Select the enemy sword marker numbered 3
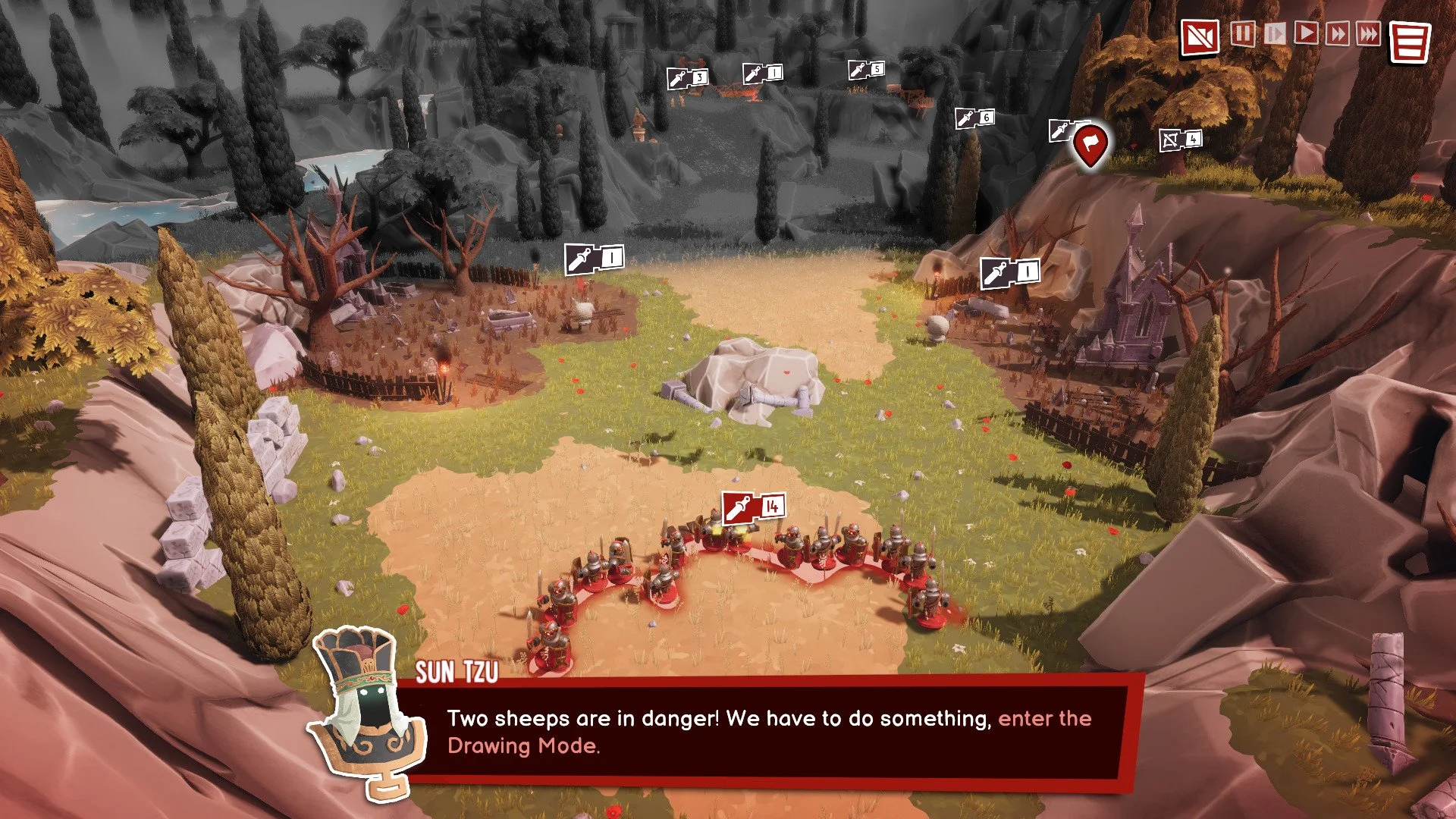Image resolution: width=1456 pixels, height=819 pixels. point(687,77)
